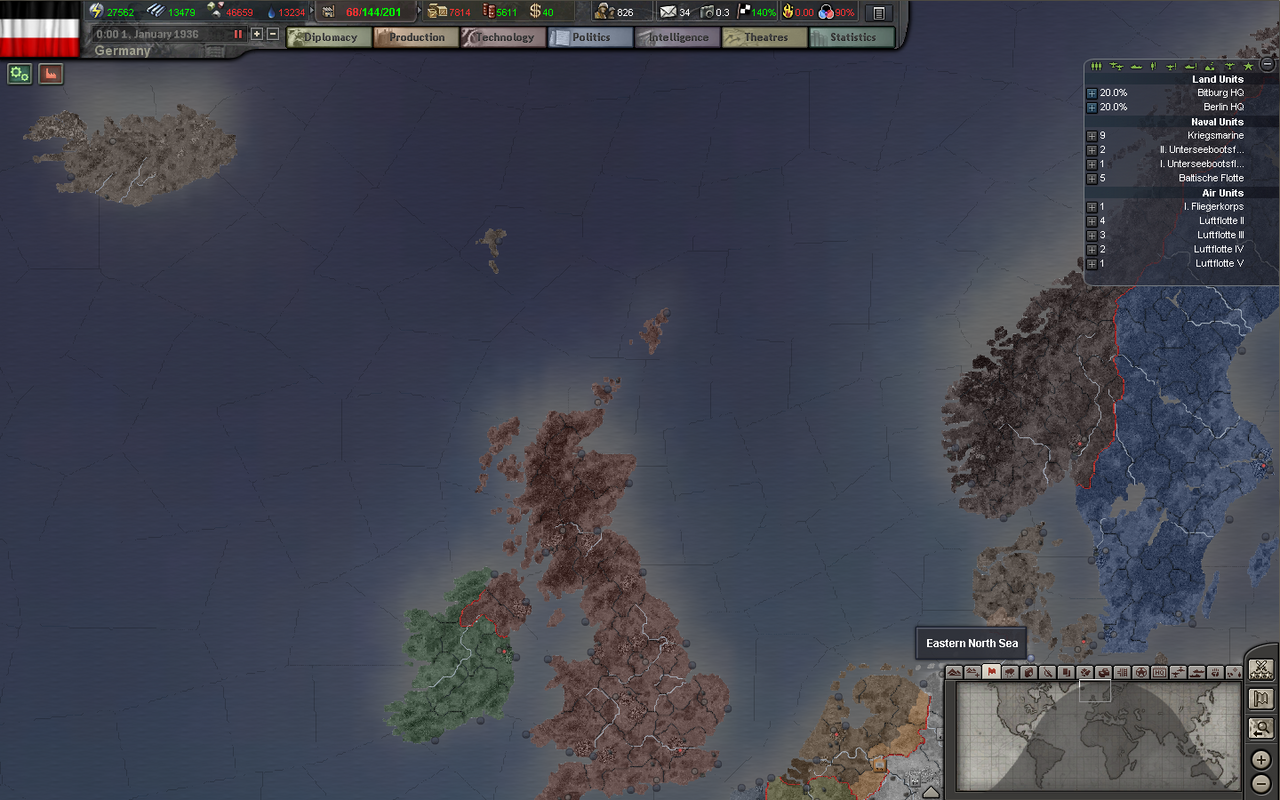Switch to the Production tab
1280x800 pixels.
(416, 38)
